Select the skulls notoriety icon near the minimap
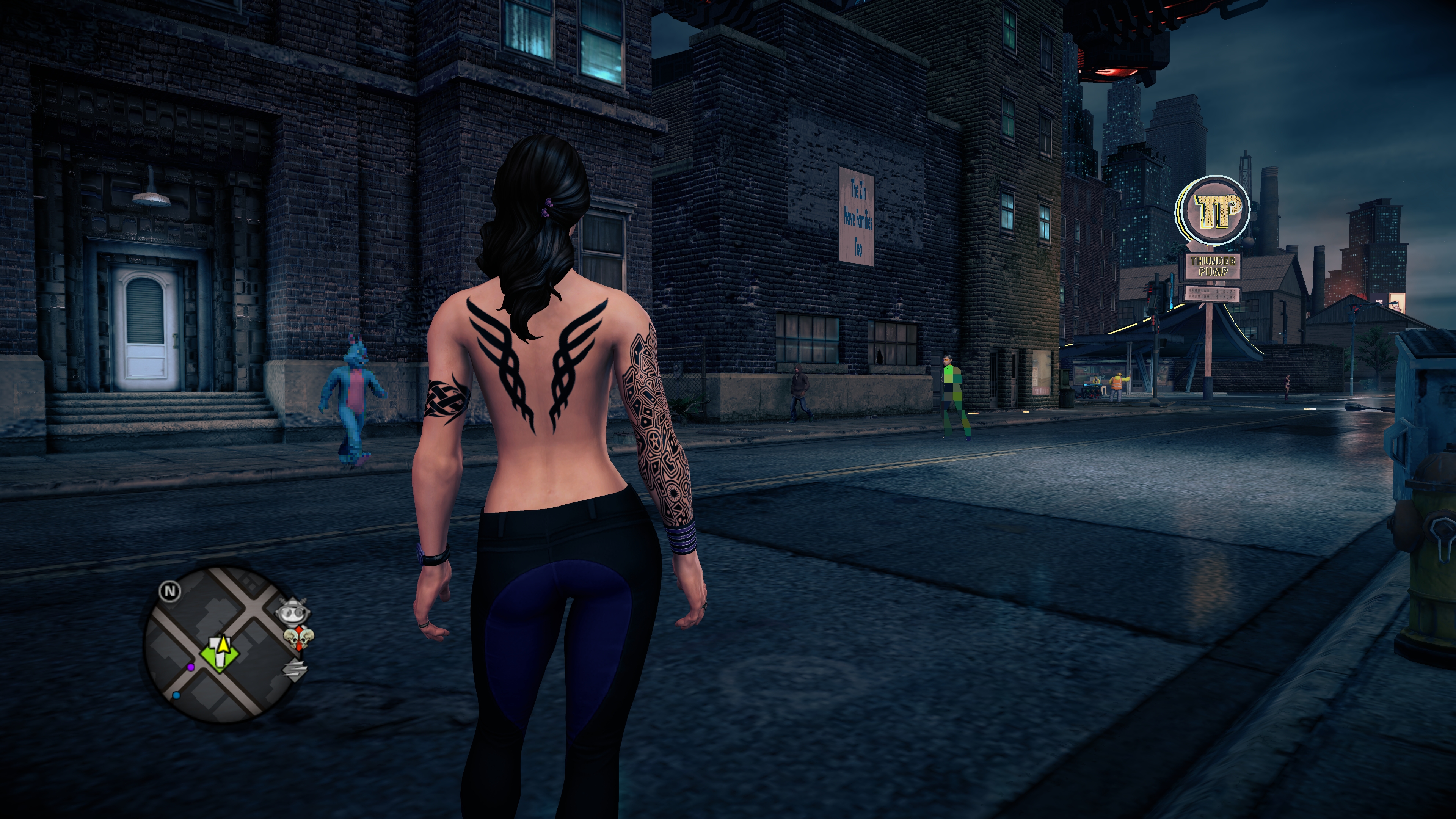1456x819 pixels. [x=298, y=637]
